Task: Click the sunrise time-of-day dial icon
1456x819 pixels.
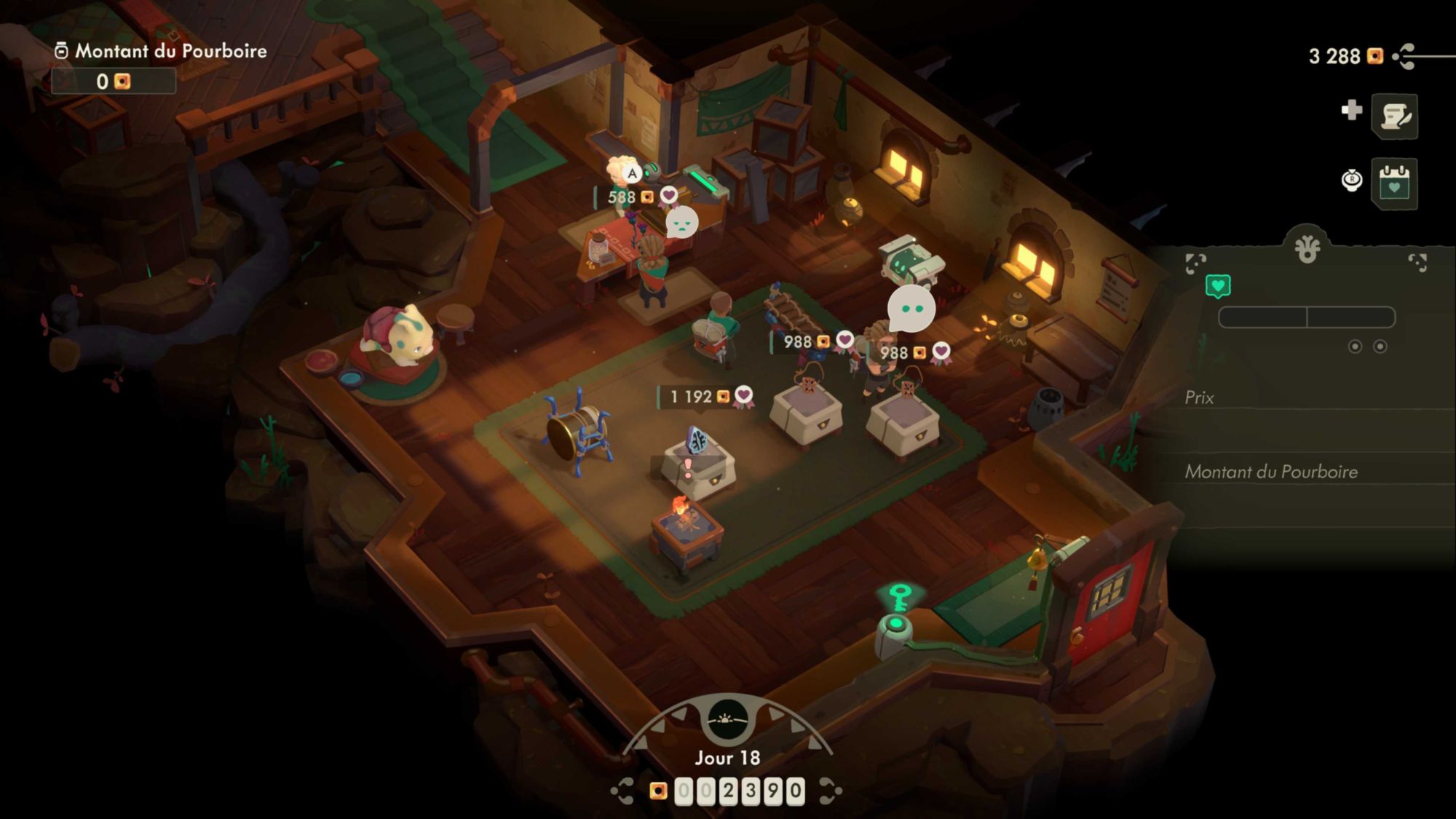Action: point(727,719)
